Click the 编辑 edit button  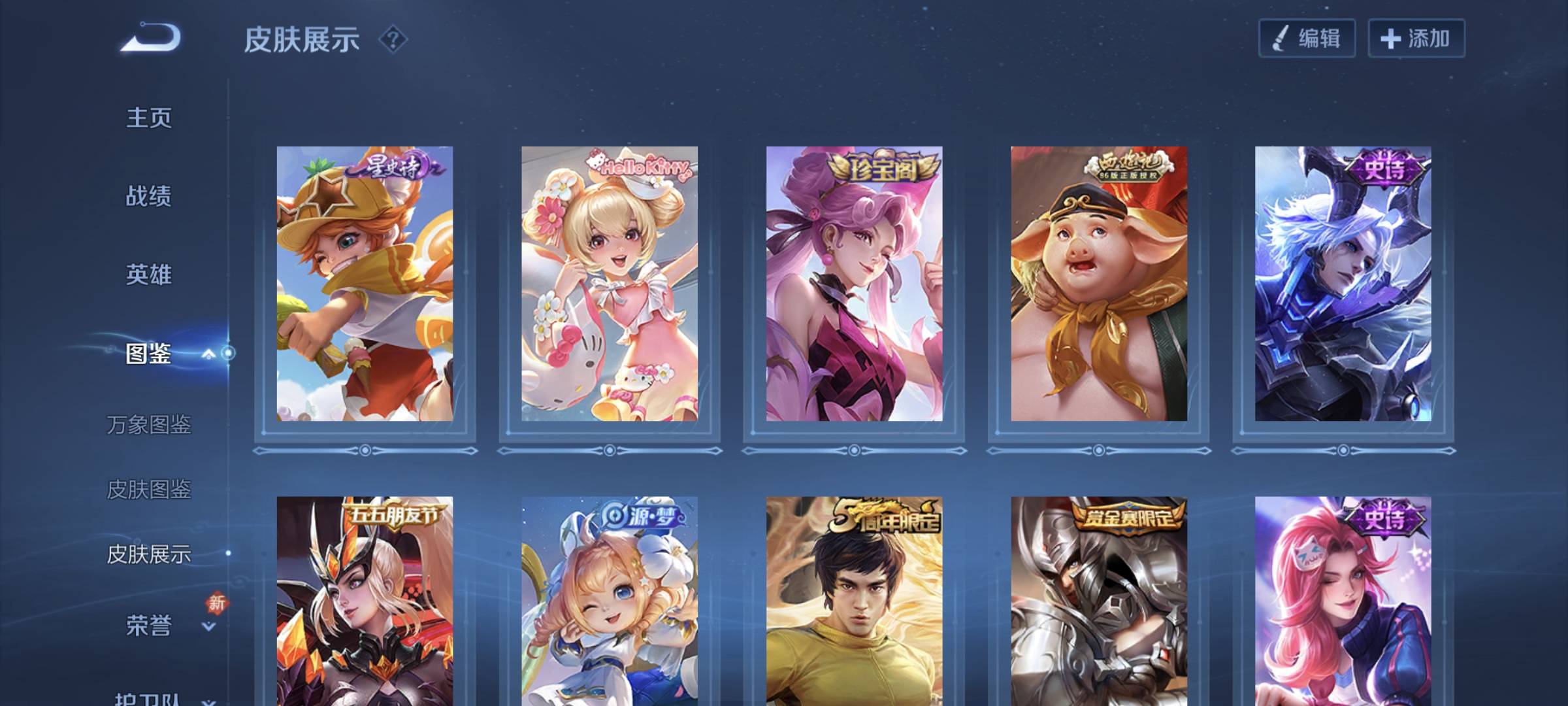coord(1307,39)
